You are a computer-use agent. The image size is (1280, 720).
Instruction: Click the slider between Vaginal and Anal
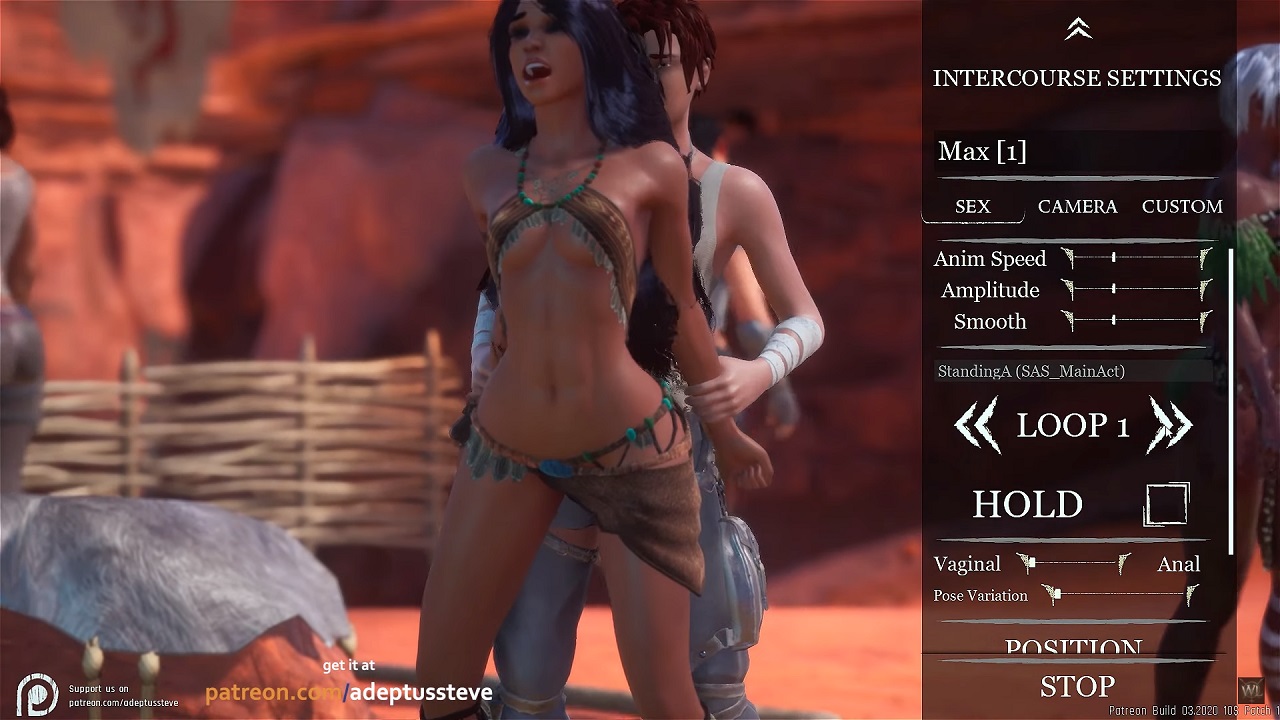1074,564
